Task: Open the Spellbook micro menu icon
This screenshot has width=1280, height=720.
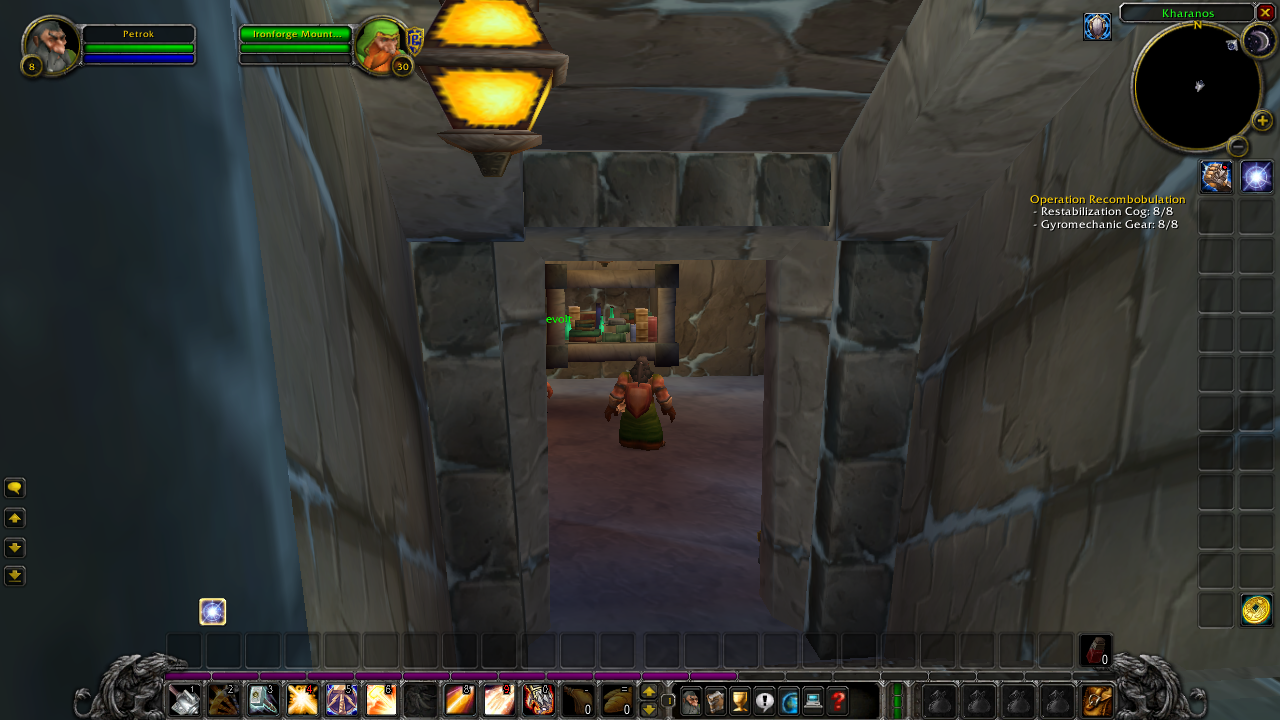Action: tap(715, 701)
